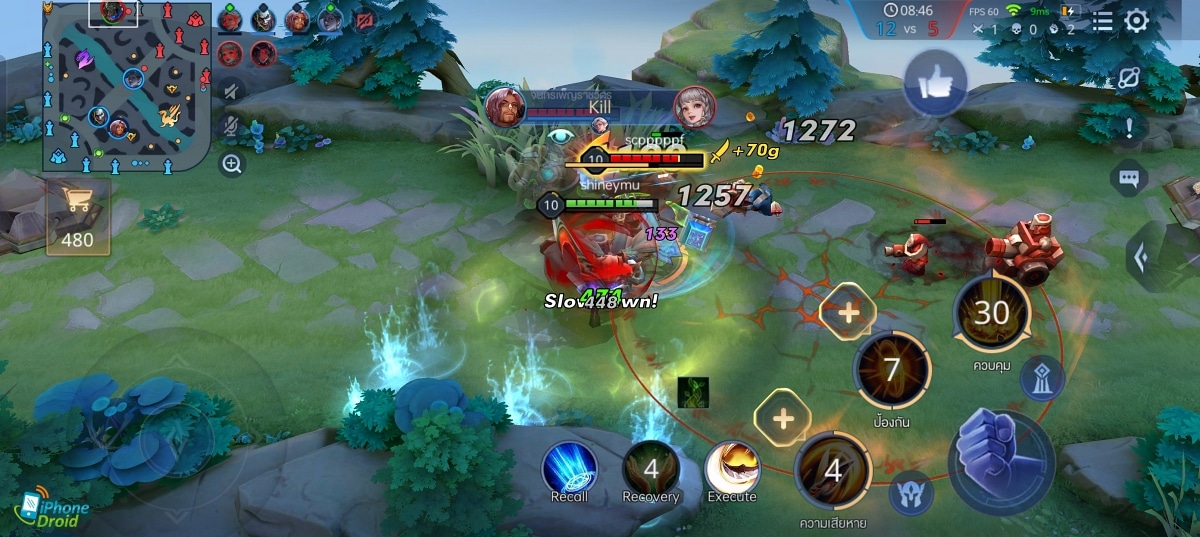The width and height of the screenshot is (1200, 537).
Task: Send a thumbs-up like
Action: 935,84
